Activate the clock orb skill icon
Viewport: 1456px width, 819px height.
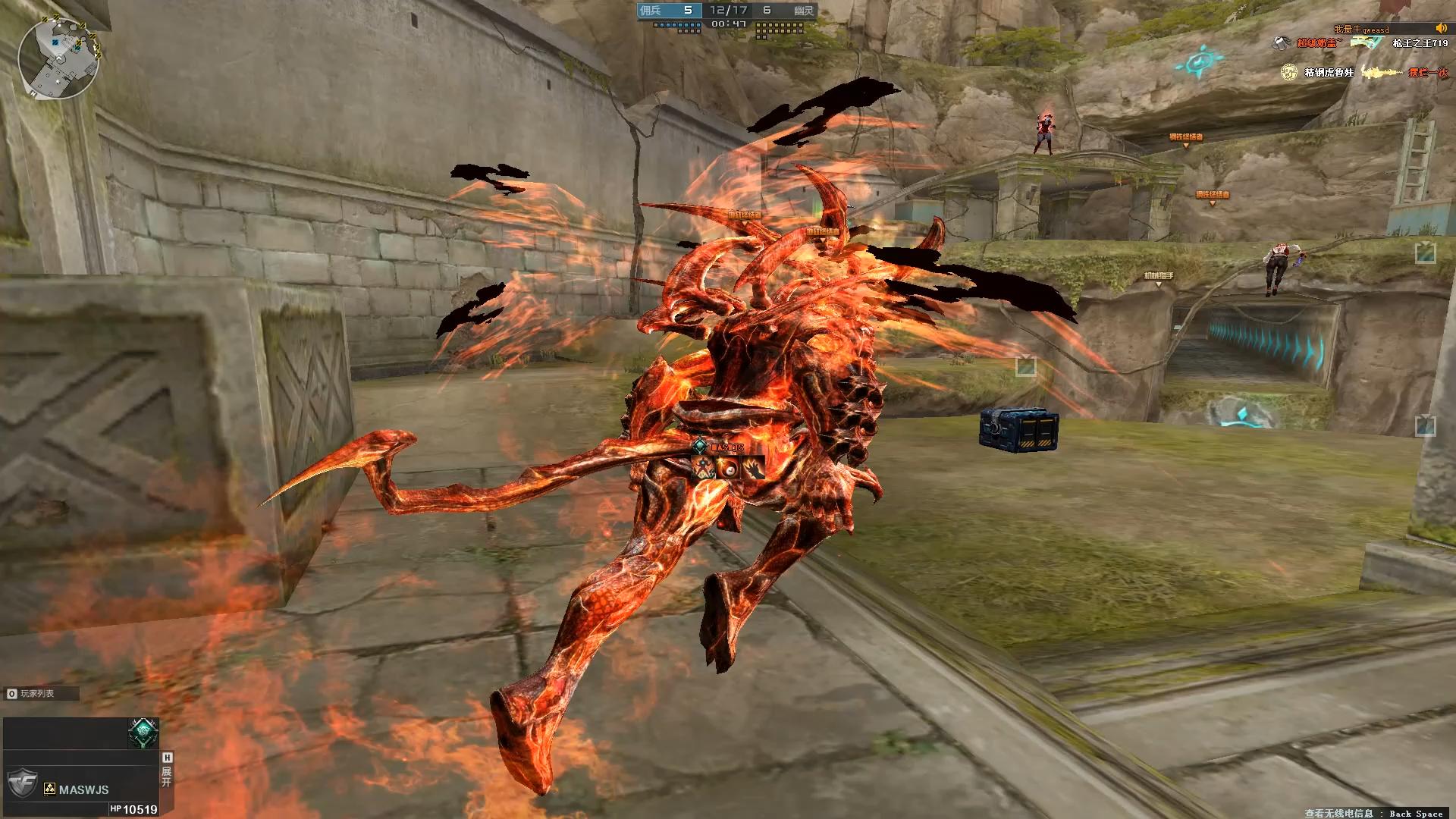tap(728, 469)
